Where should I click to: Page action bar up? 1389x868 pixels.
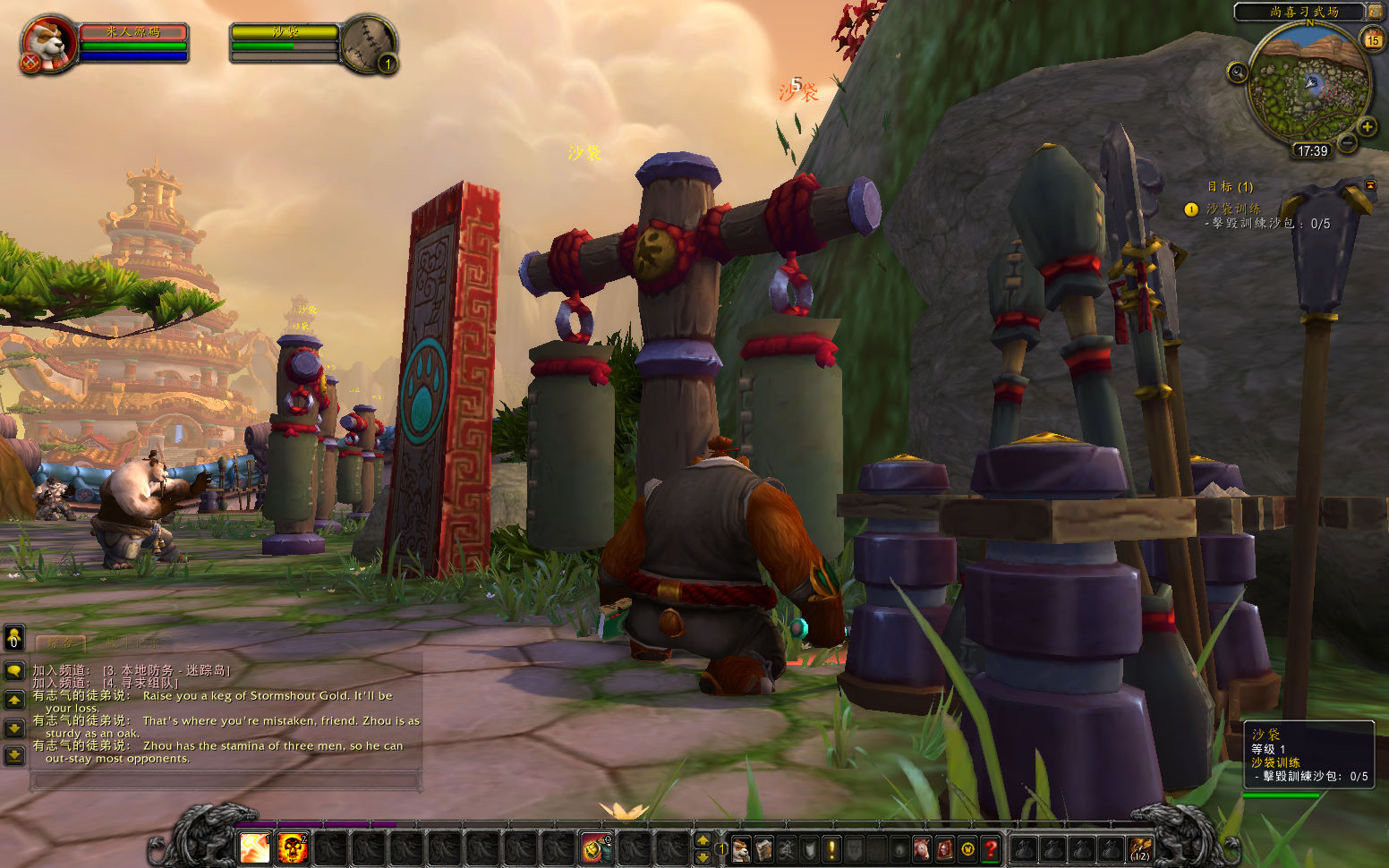[x=703, y=839]
